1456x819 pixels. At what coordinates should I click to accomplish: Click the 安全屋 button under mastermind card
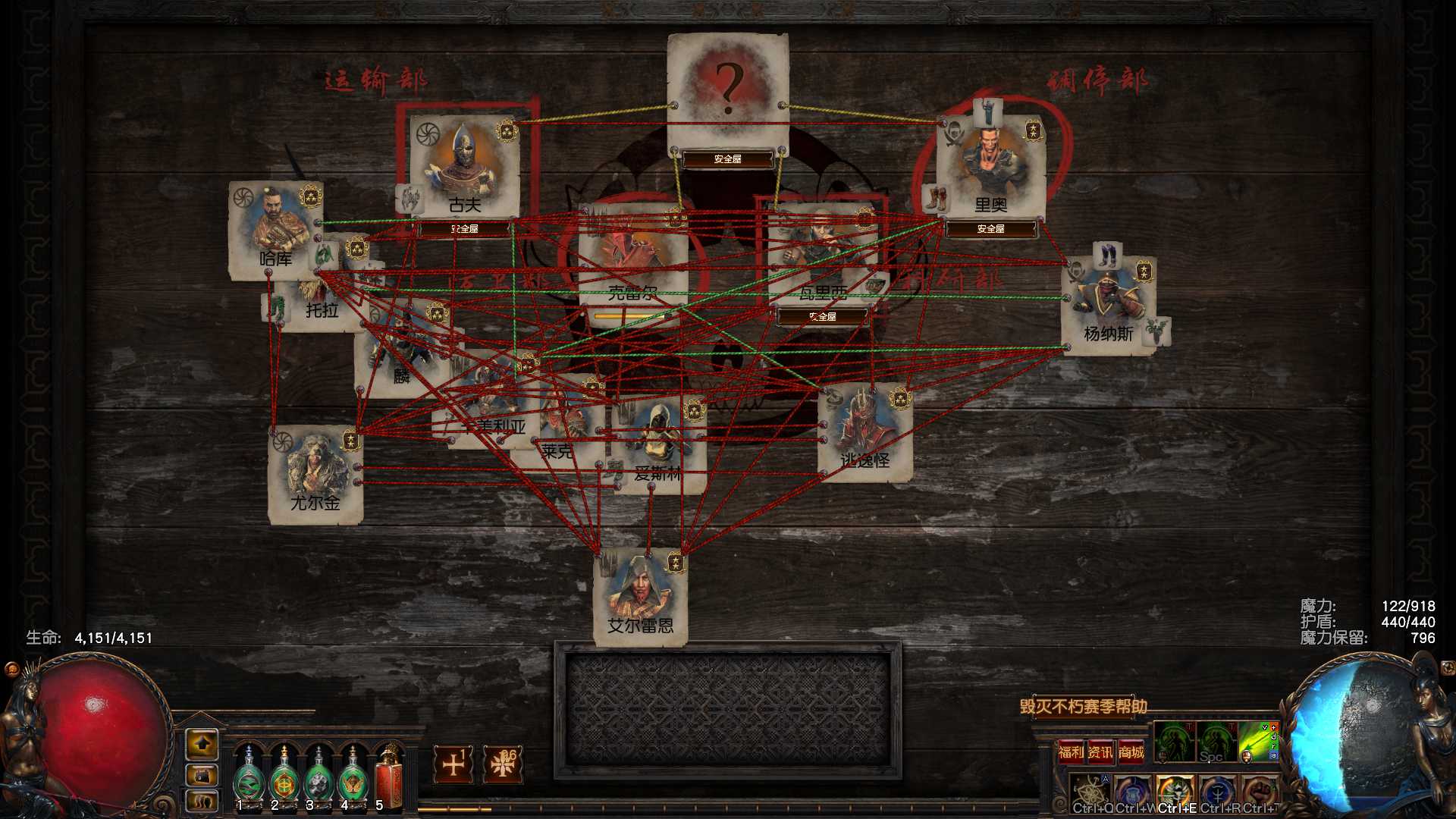click(727, 159)
